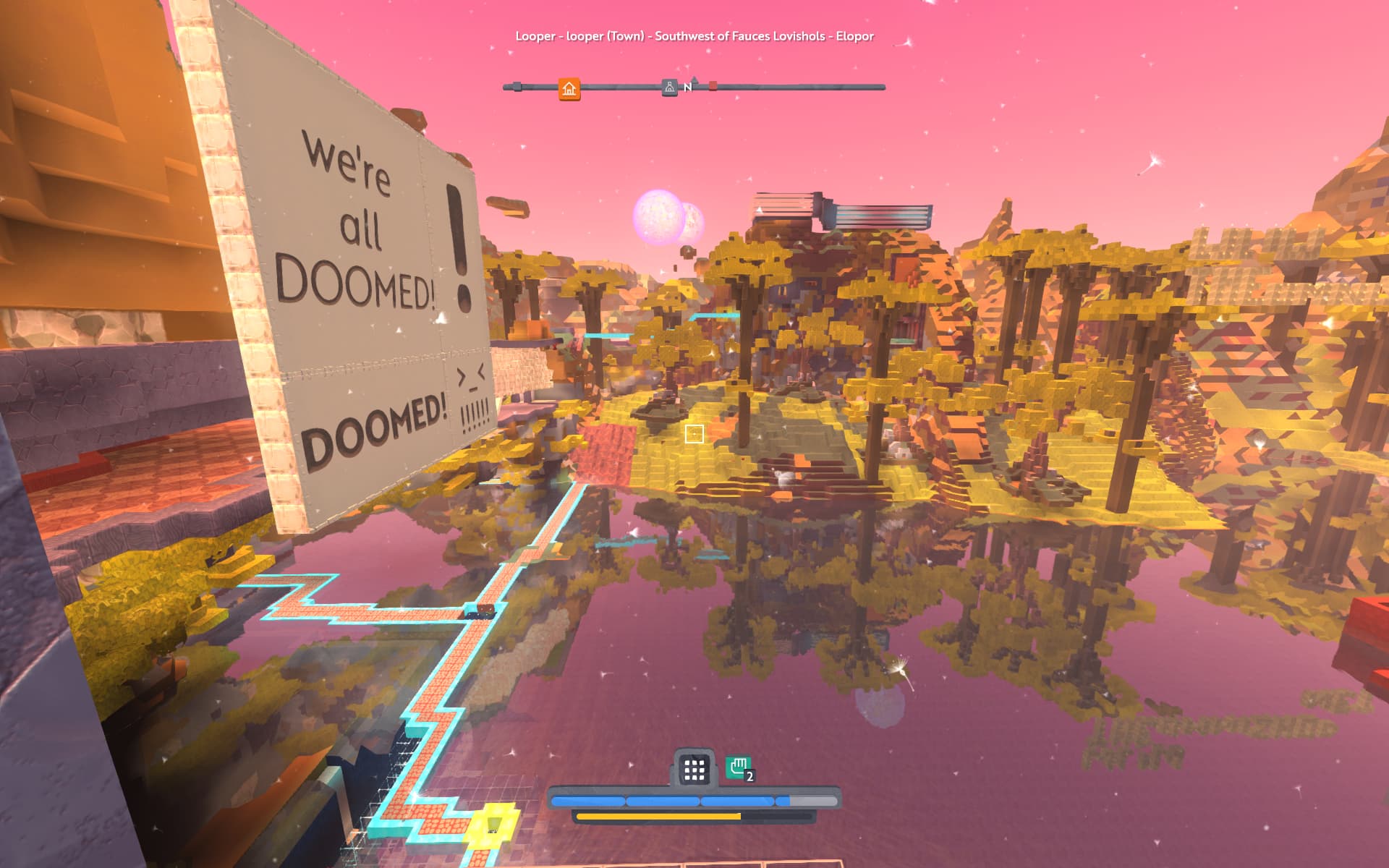Click the orange home marker on compass
Screen dimensions: 1389x868
click(x=569, y=89)
